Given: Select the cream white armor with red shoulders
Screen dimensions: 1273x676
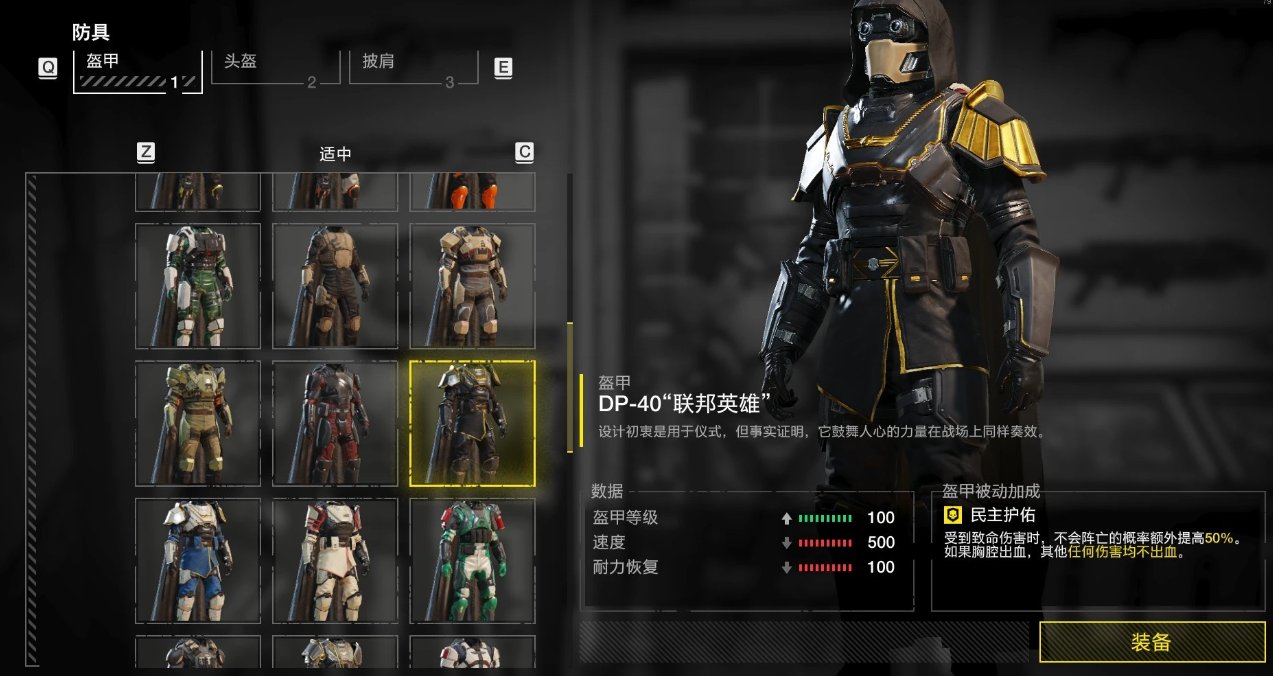Looking at the screenshot, I should (x=335, y=560).
